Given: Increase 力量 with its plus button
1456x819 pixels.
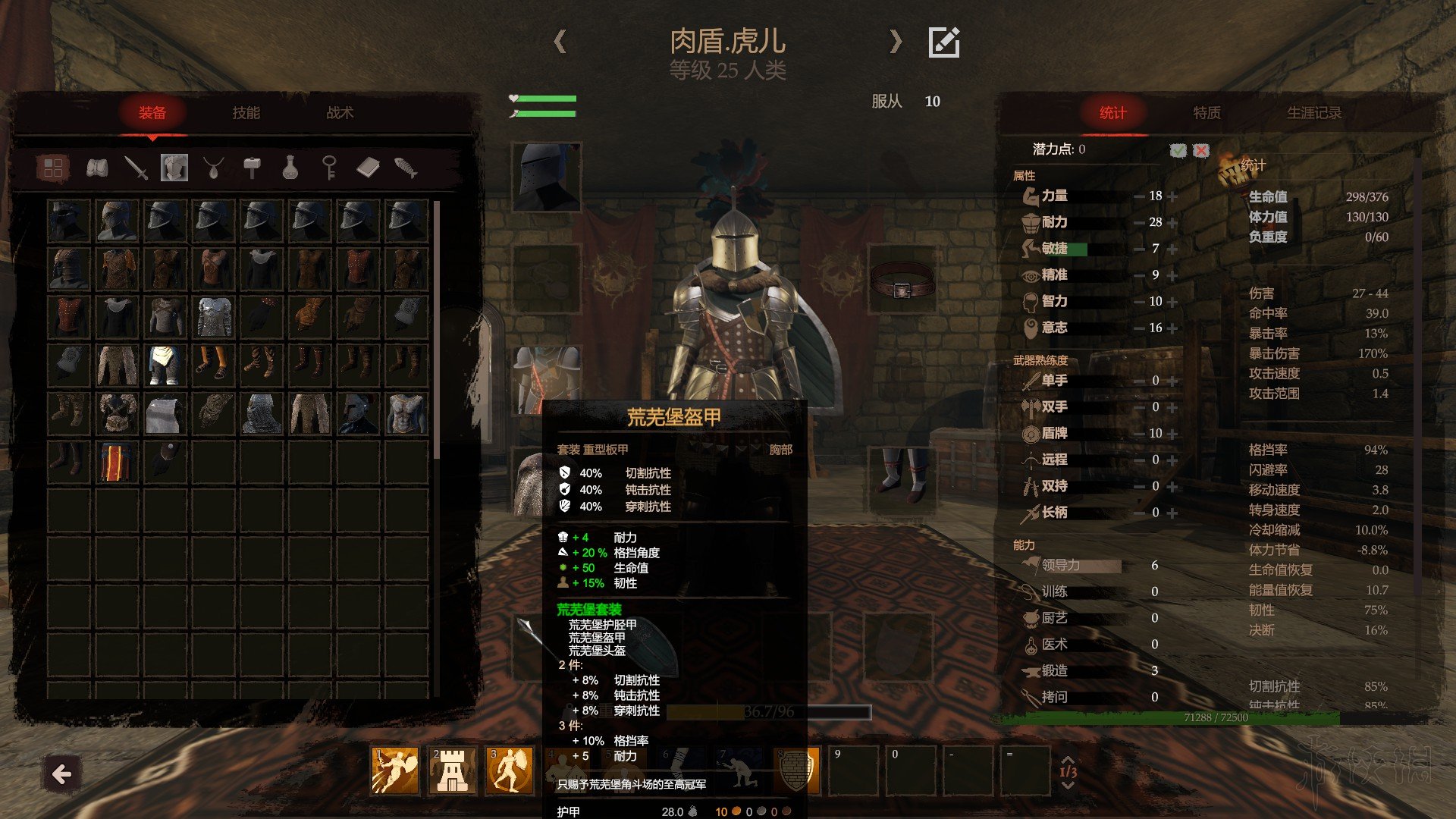Looking at the screenshot, I should pos(1172,196).
